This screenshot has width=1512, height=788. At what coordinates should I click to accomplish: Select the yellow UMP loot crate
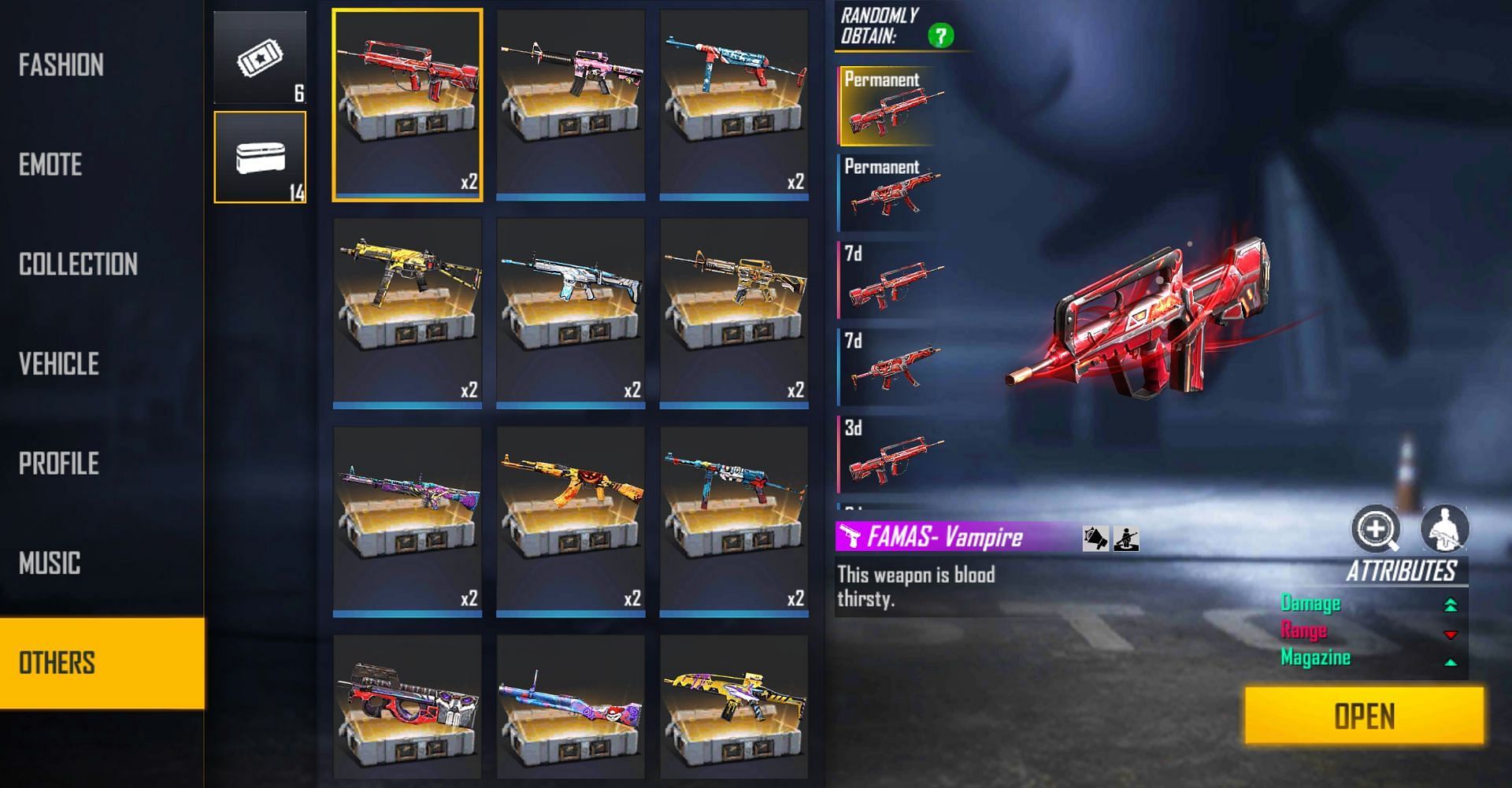coord(407,313)
